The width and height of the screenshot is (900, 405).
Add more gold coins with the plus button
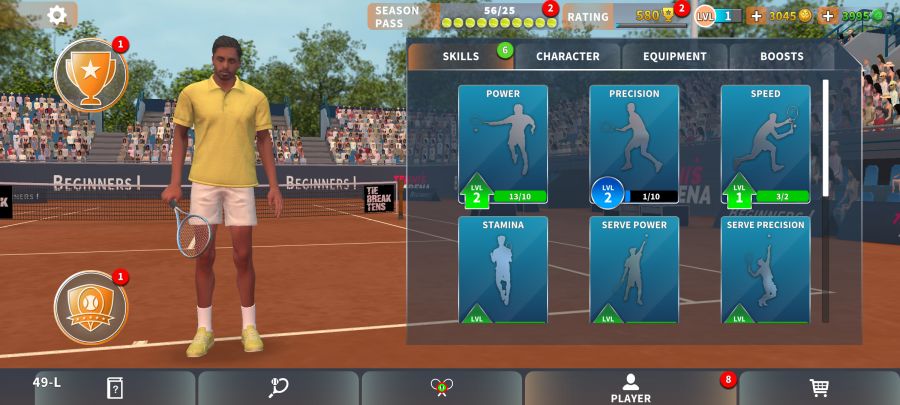755,16
